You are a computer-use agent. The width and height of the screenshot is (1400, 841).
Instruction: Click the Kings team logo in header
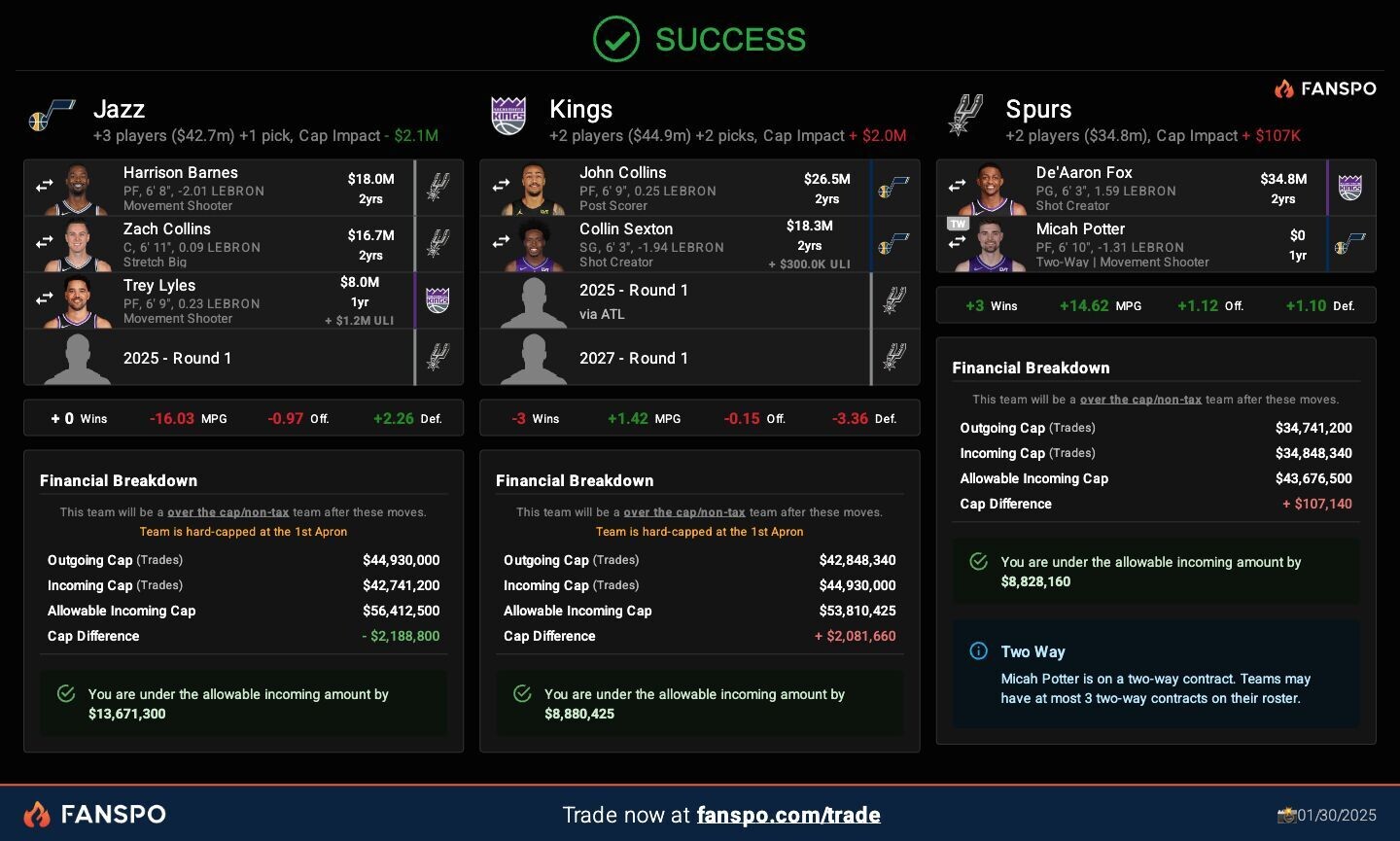tap(508, 118)
